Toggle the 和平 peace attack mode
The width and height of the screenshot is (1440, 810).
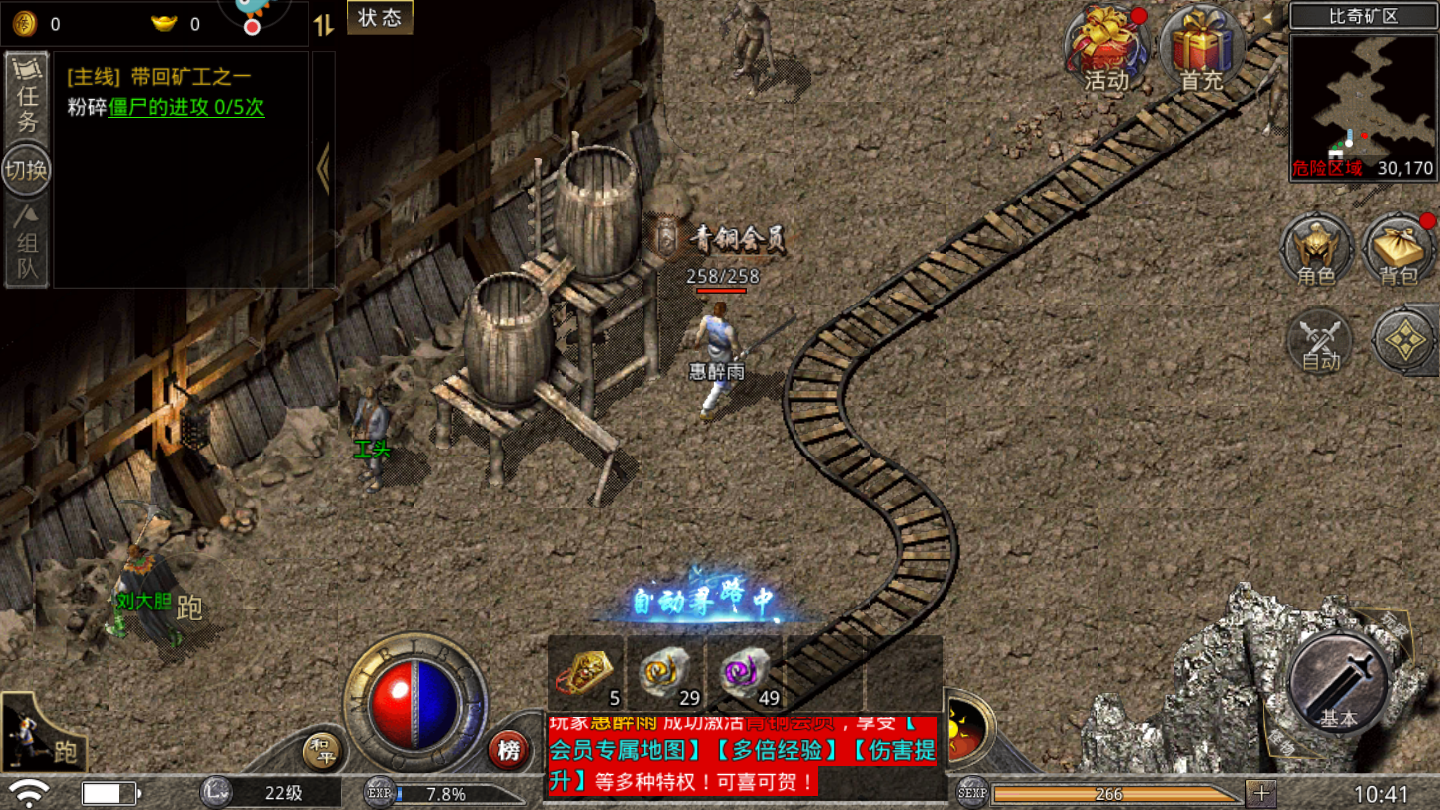pos(321,752)
